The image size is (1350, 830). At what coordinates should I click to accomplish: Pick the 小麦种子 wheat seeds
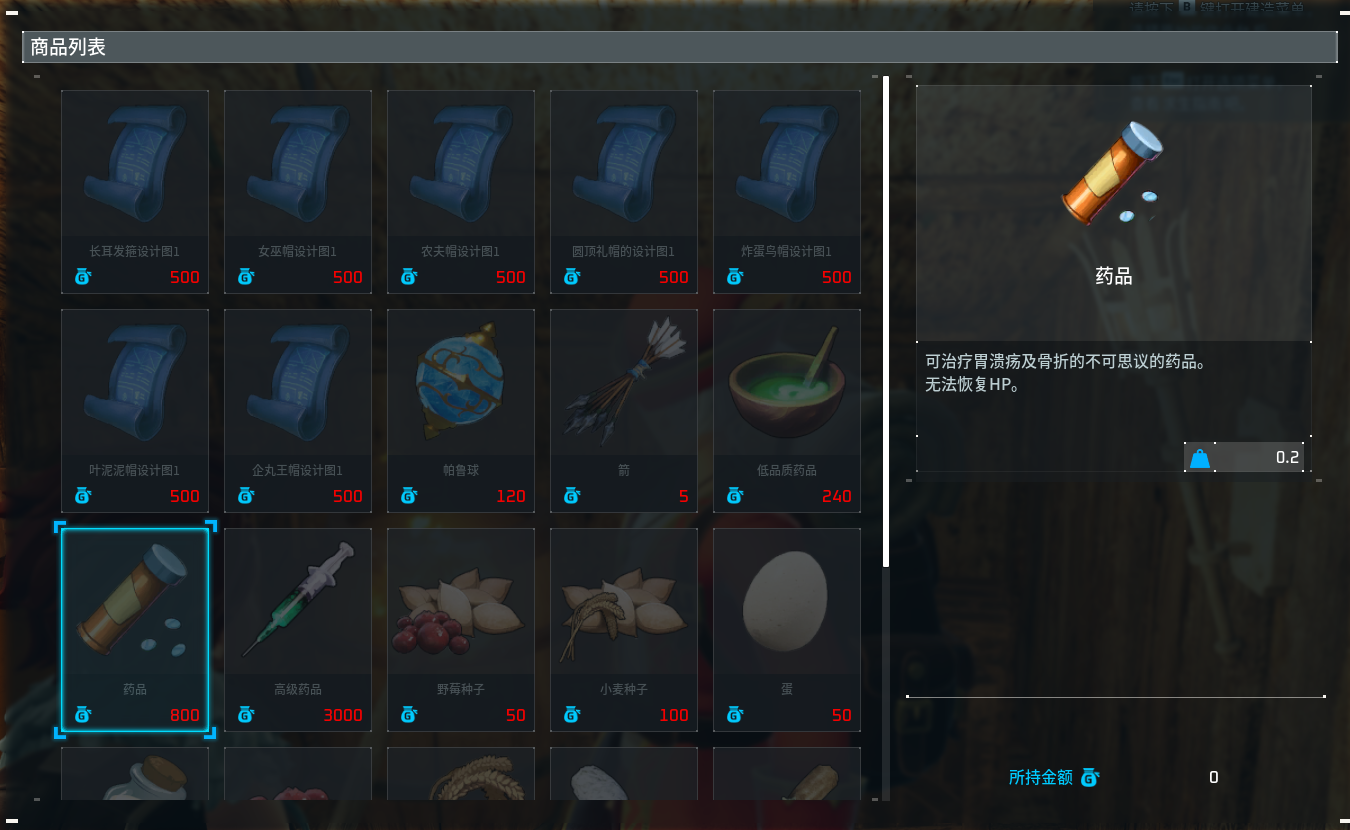(624, 630)
